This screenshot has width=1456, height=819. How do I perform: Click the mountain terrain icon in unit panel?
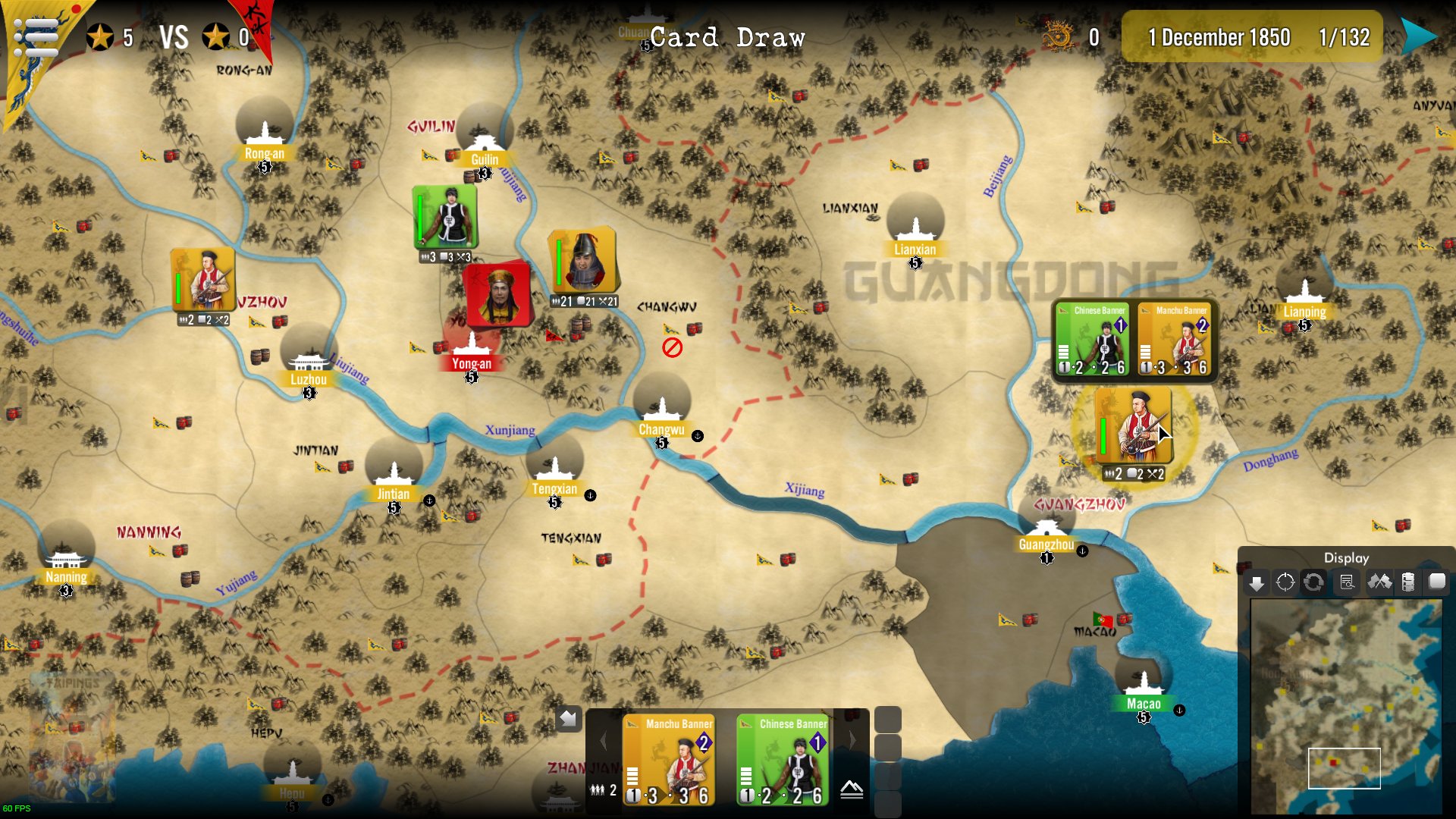pyautogui.click(x=852, y=789)
